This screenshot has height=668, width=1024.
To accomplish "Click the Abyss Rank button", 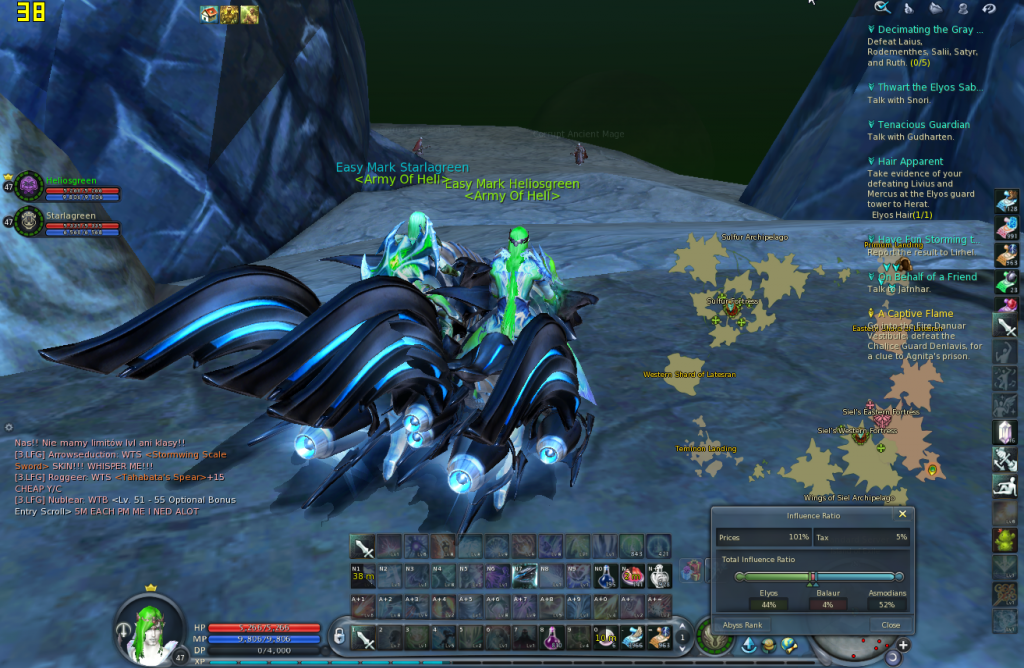I will pos(741,624).
